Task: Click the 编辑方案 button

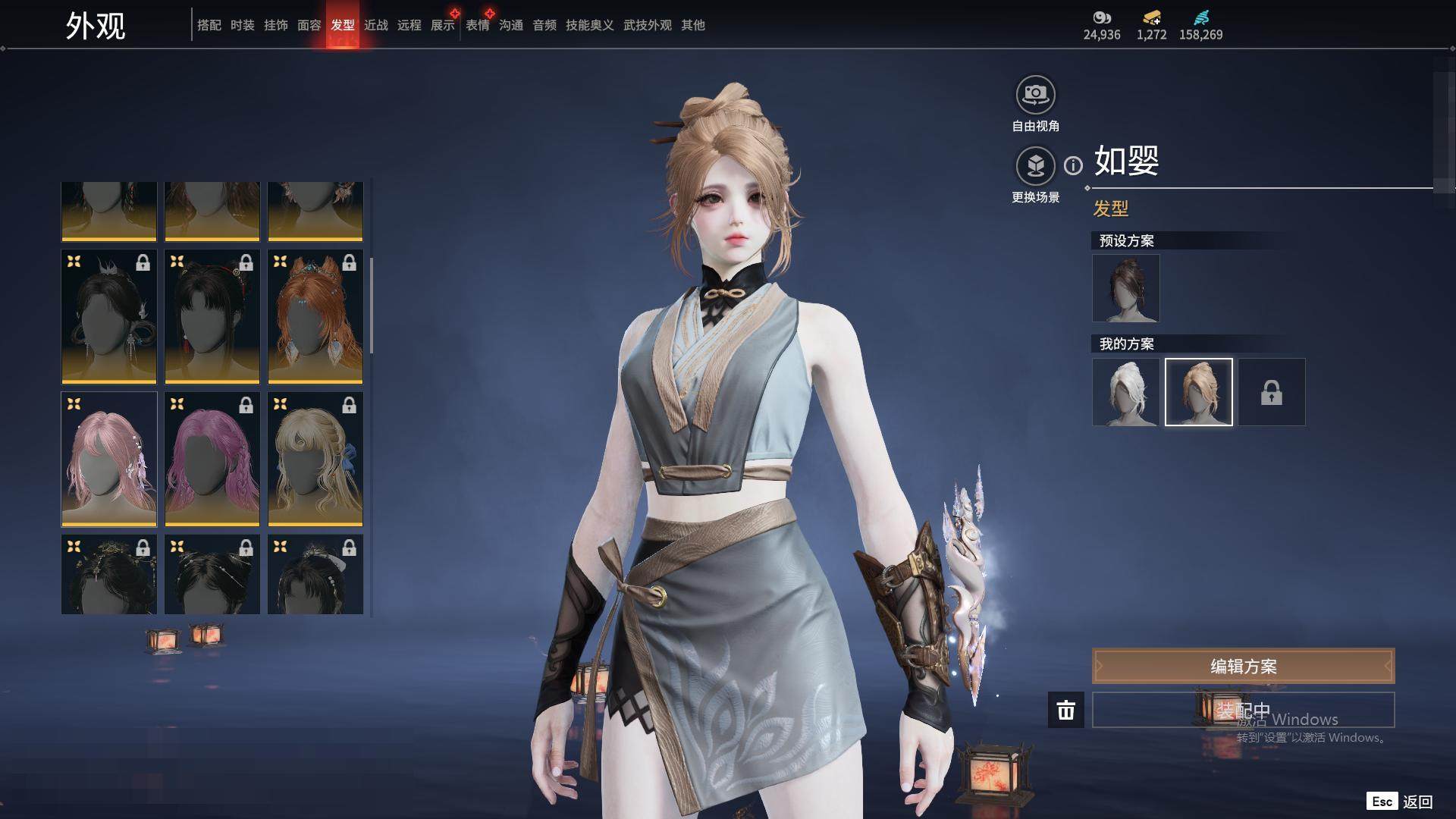Action: tap(1243, 666)
